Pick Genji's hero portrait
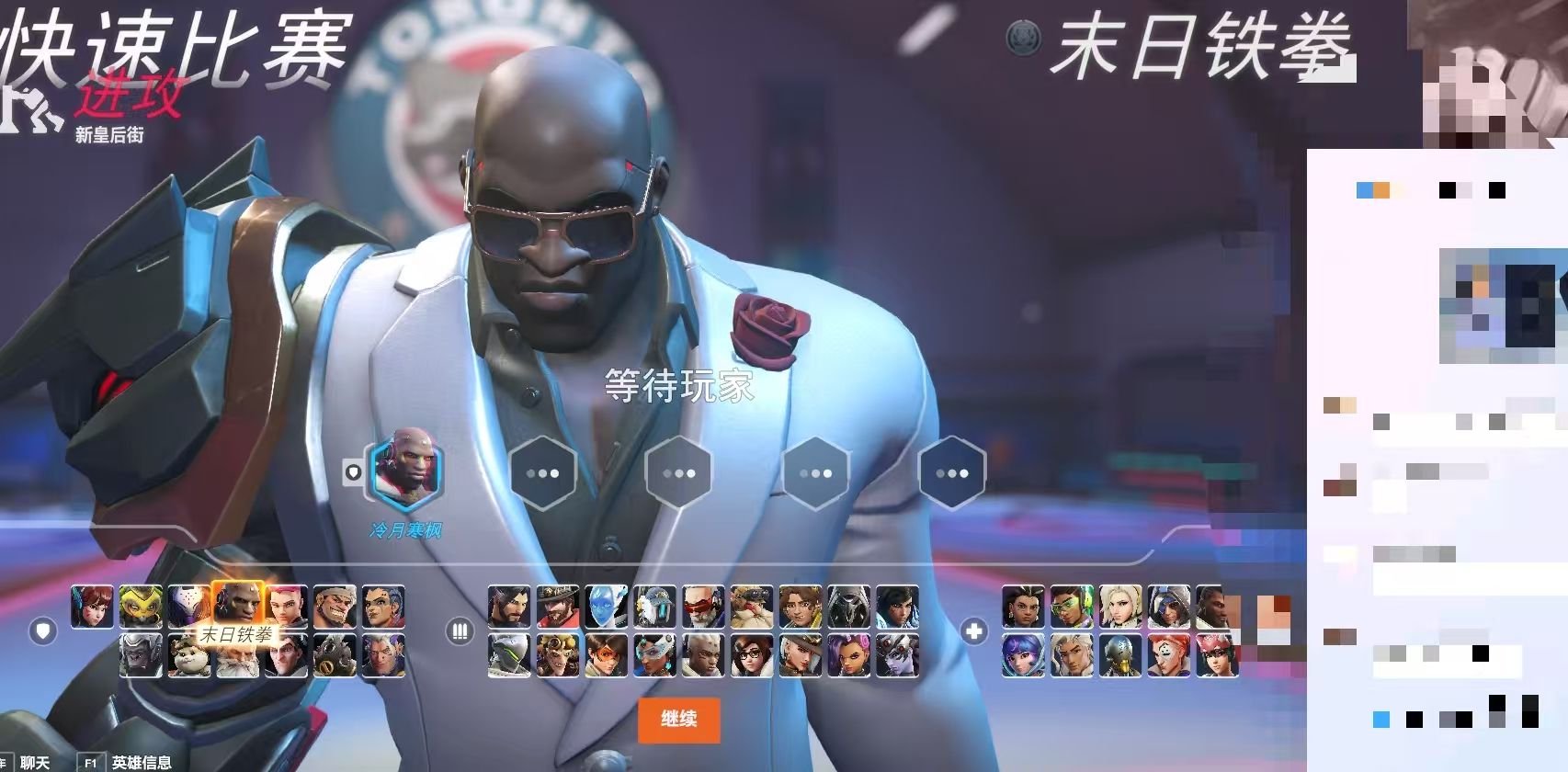Screen dimensions: 1568x772 click(508, 655)
